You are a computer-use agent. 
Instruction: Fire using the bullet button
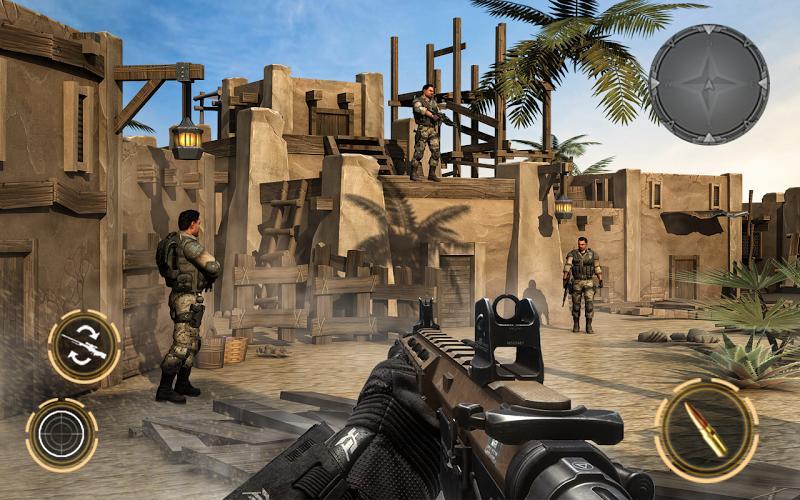coord(706,430)
